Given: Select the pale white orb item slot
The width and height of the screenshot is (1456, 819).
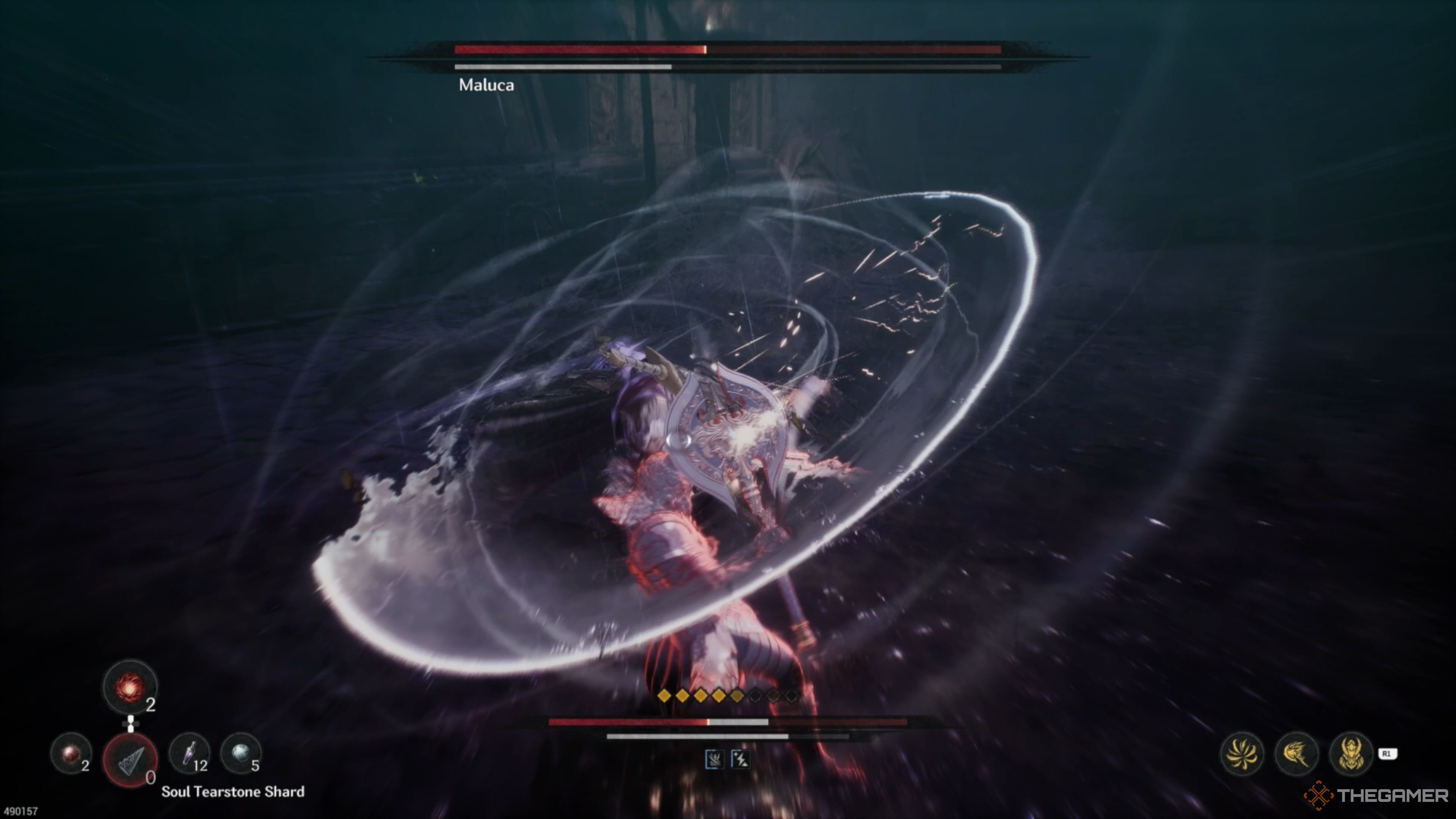Looking at the screenshot, I should click(241, 753).
